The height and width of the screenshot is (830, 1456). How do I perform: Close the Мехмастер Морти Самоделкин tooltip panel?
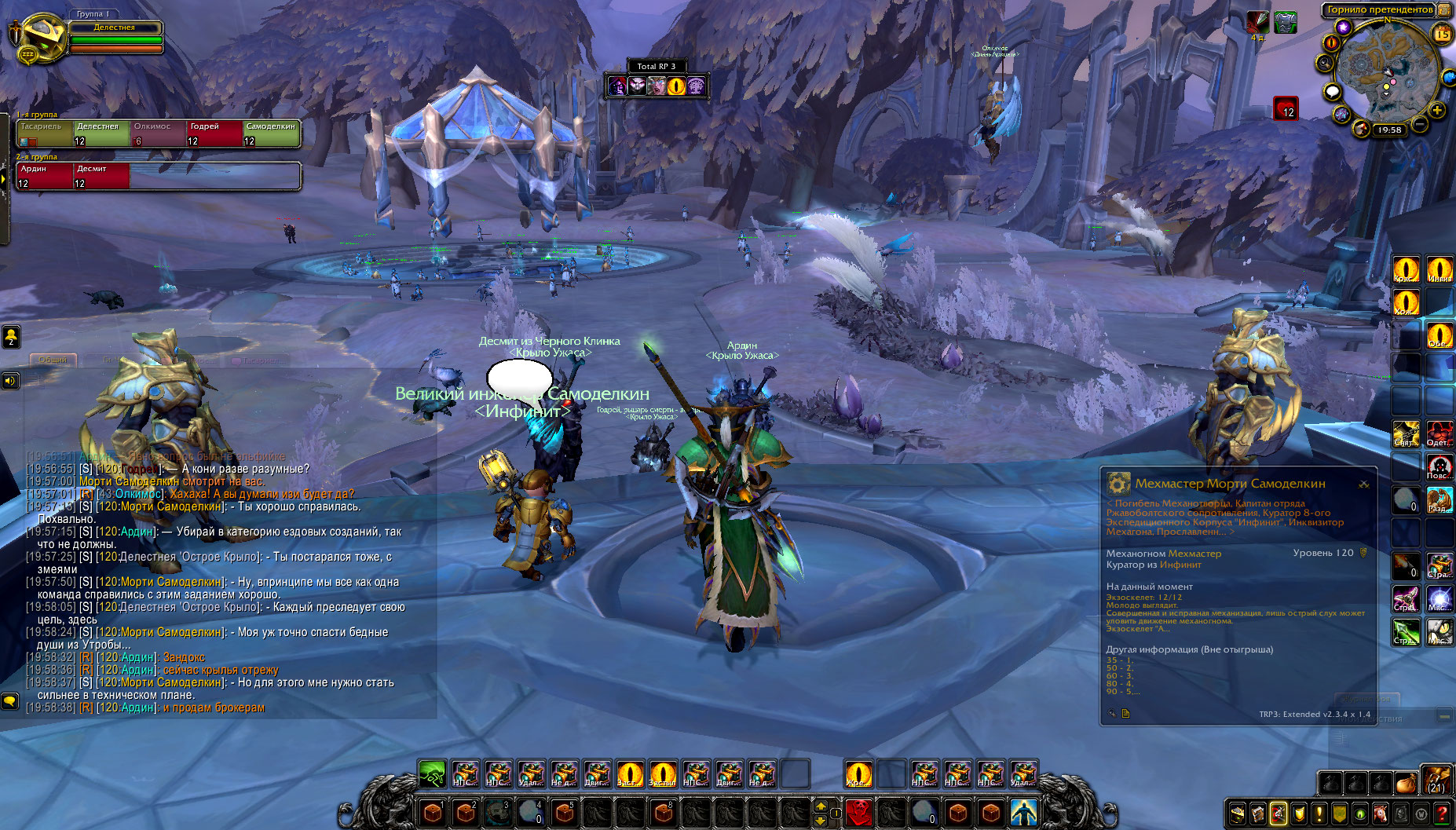1363,484
